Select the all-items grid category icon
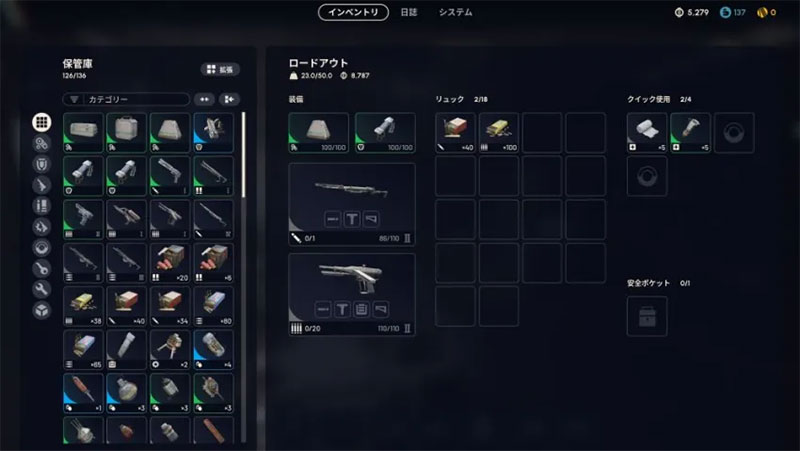Image resolution: width=800 pixels, height=451 pixels. click(42, 122)
